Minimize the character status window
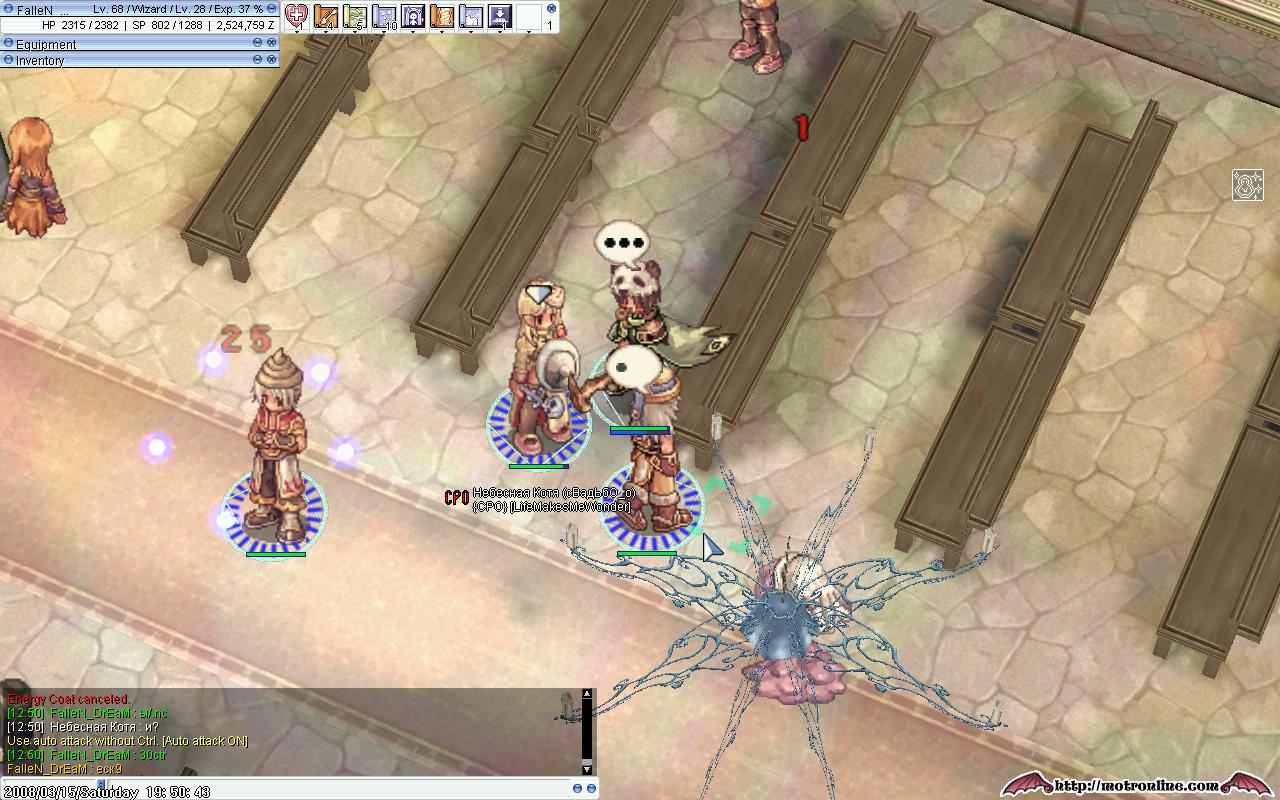Screen dimensions: 1280x800 click(272, 9)
